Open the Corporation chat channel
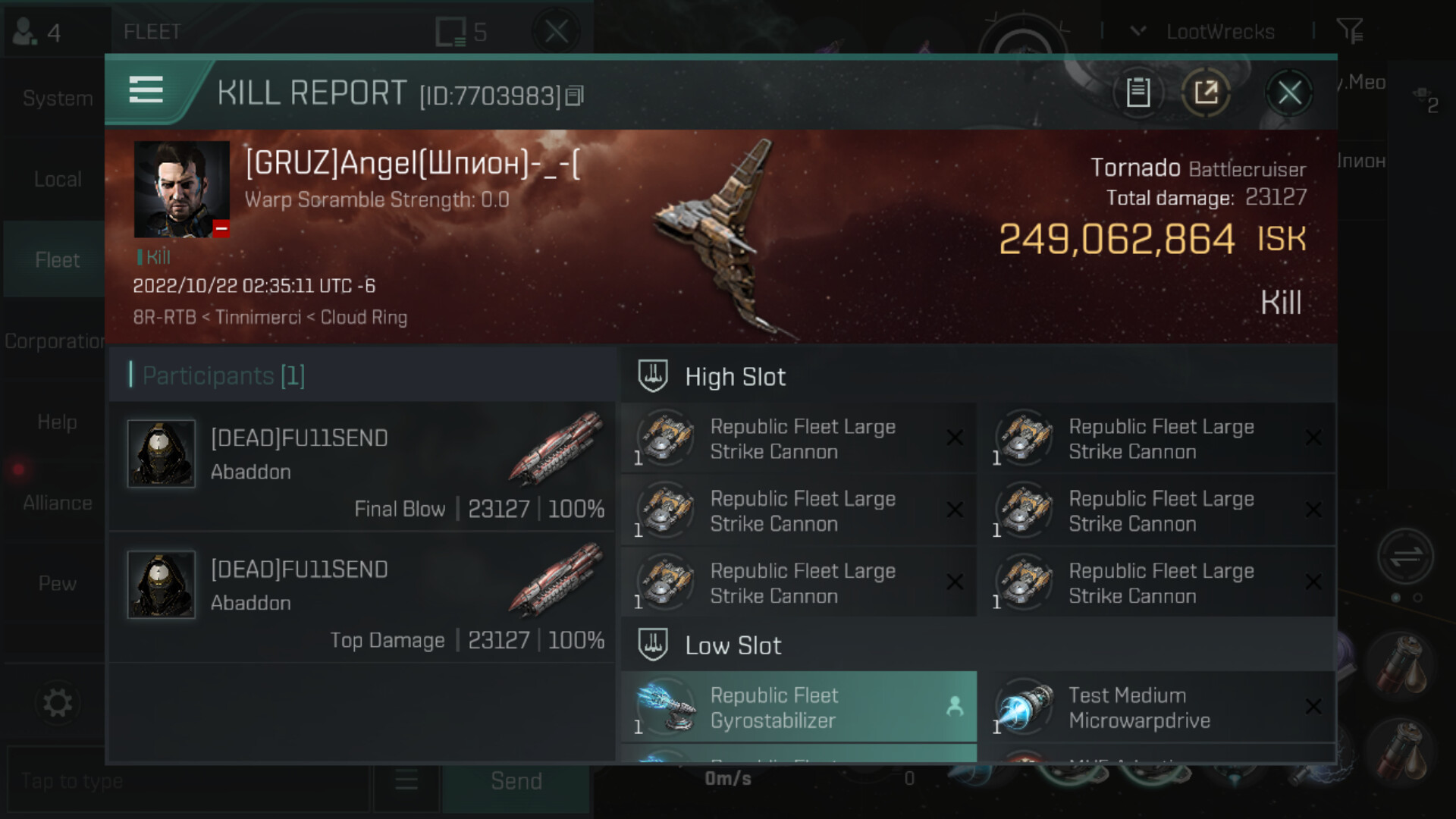Viewport: 1456px width, 819px height. pyautogui.click(x=55, y=341)
